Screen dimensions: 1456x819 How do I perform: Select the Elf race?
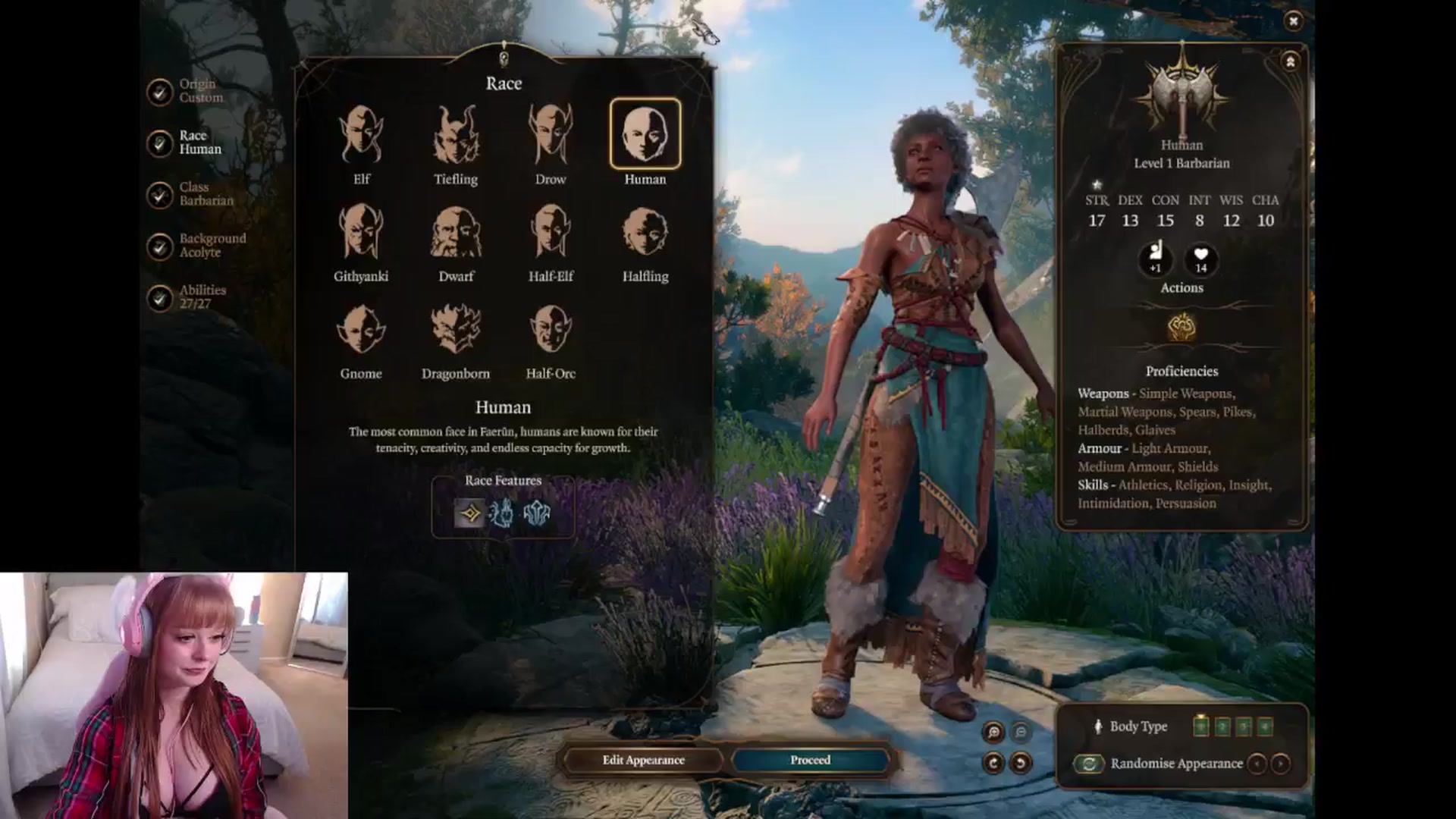click(x=361, y=136)
